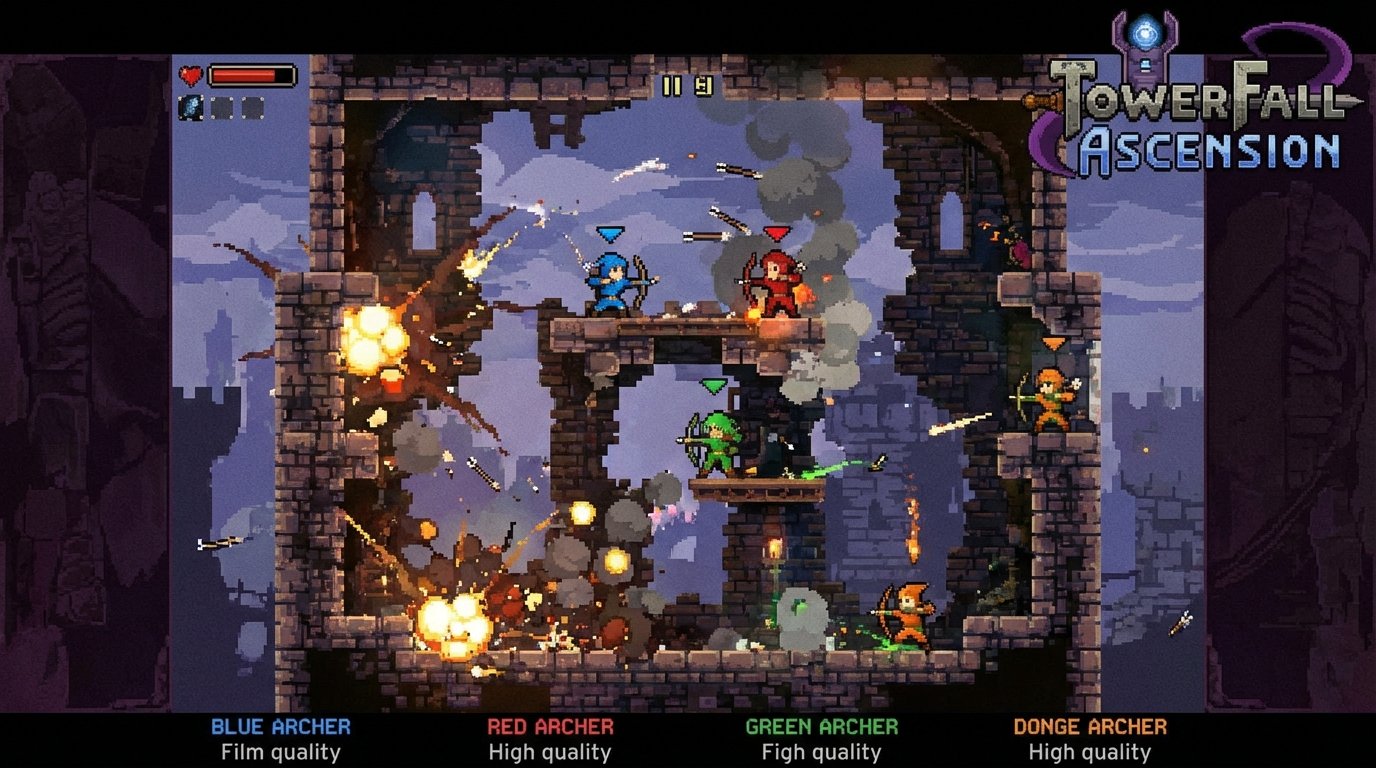Click the round countdown number beside the pause symbol

pos(704,85)
